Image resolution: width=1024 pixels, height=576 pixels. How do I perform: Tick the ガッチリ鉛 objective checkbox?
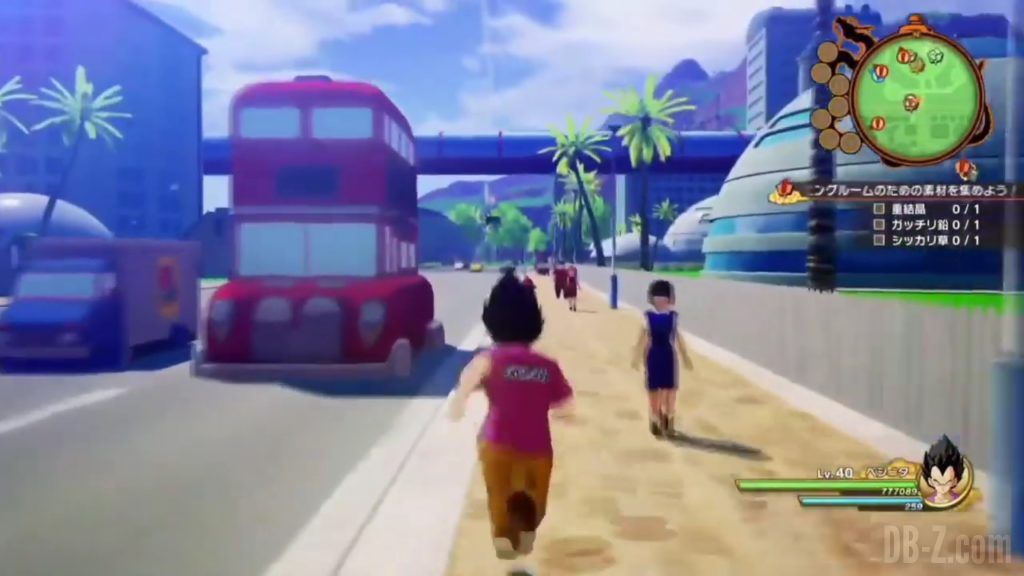[879, 225]
